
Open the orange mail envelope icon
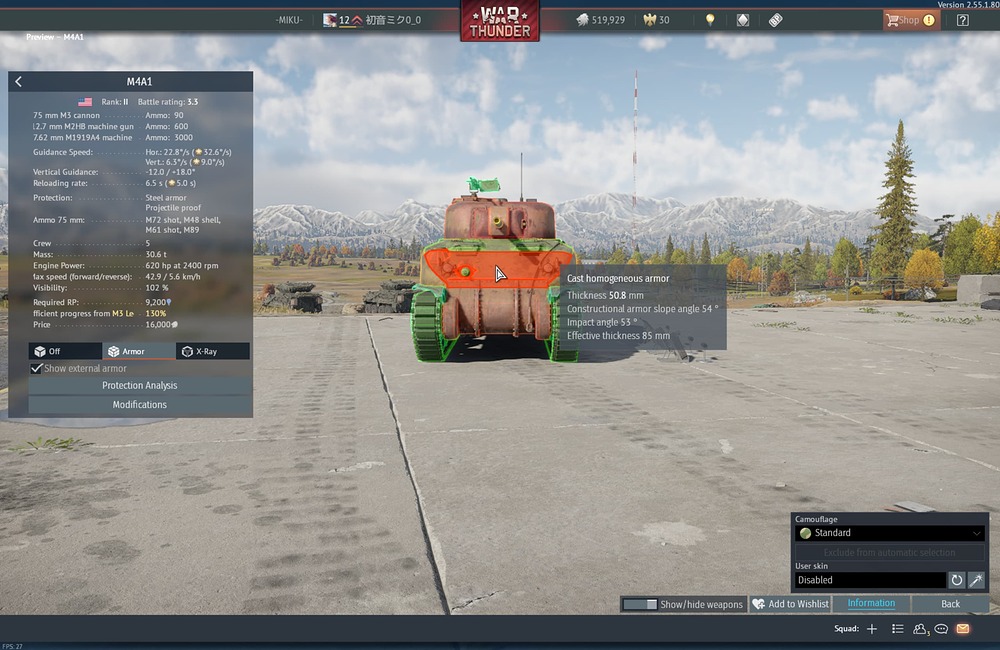point(962,629)
